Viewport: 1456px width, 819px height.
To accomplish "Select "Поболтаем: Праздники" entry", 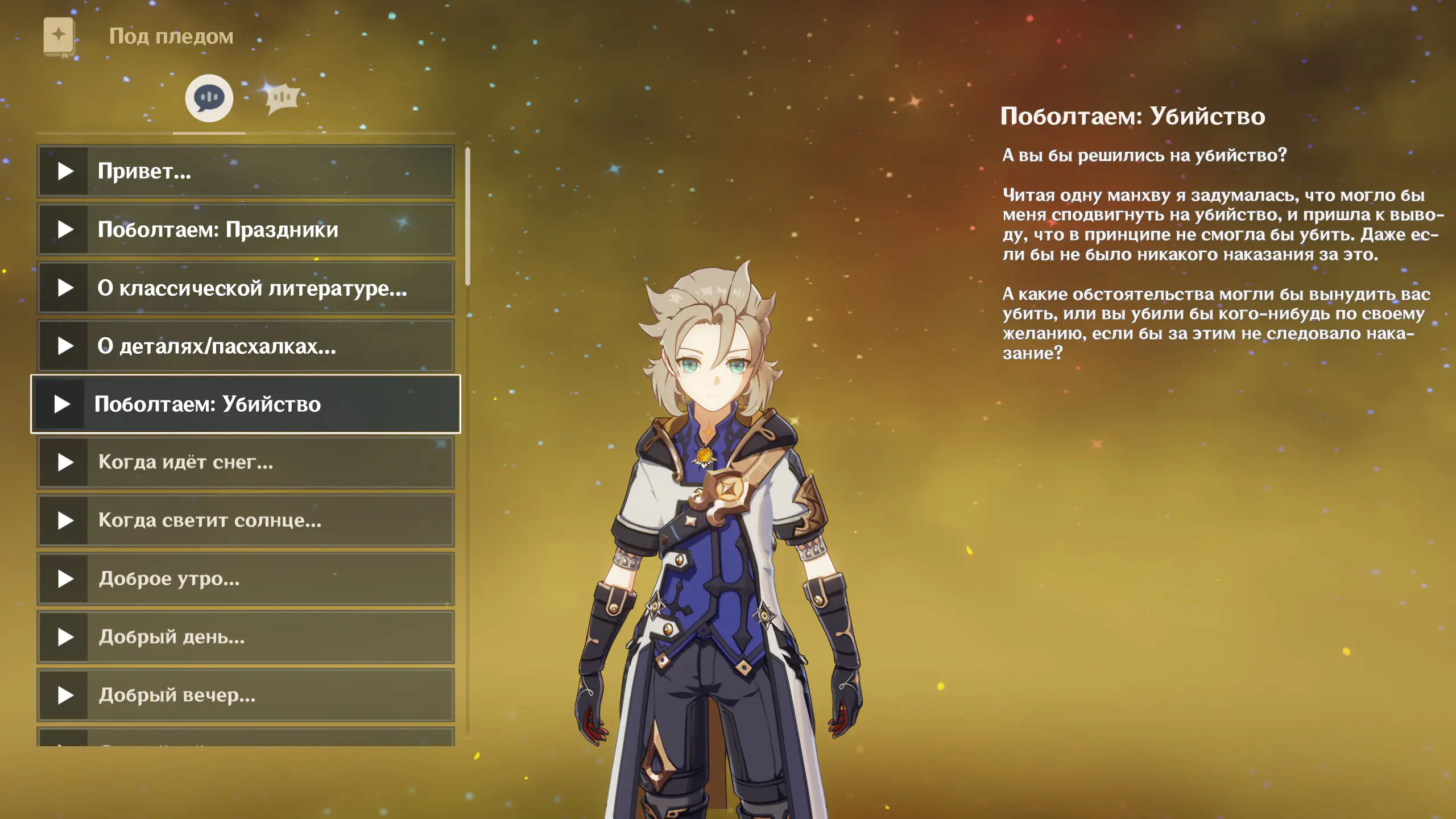I will point(246,230).
